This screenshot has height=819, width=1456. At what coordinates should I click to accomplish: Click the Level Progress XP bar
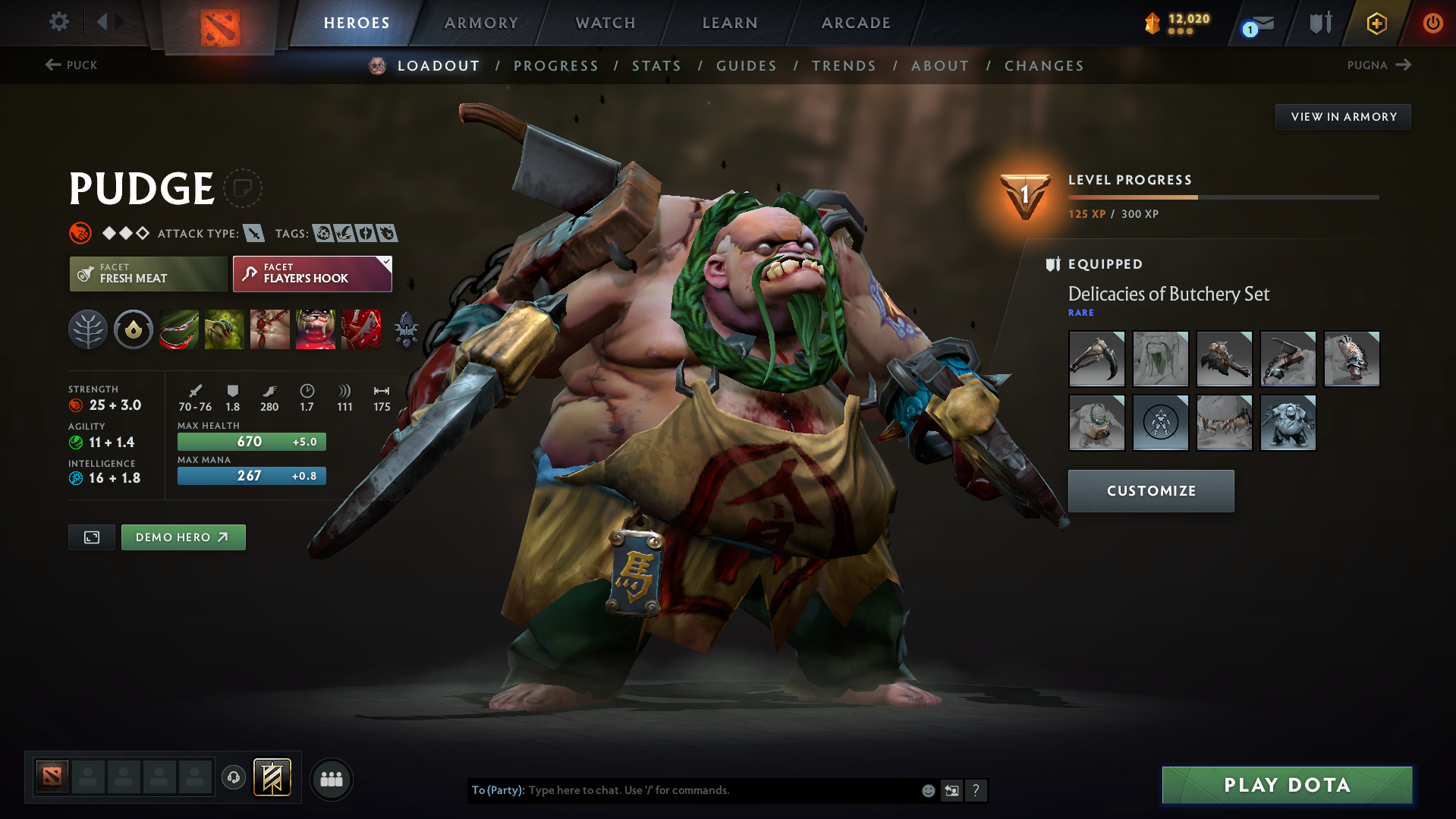tap(1222, 197)
